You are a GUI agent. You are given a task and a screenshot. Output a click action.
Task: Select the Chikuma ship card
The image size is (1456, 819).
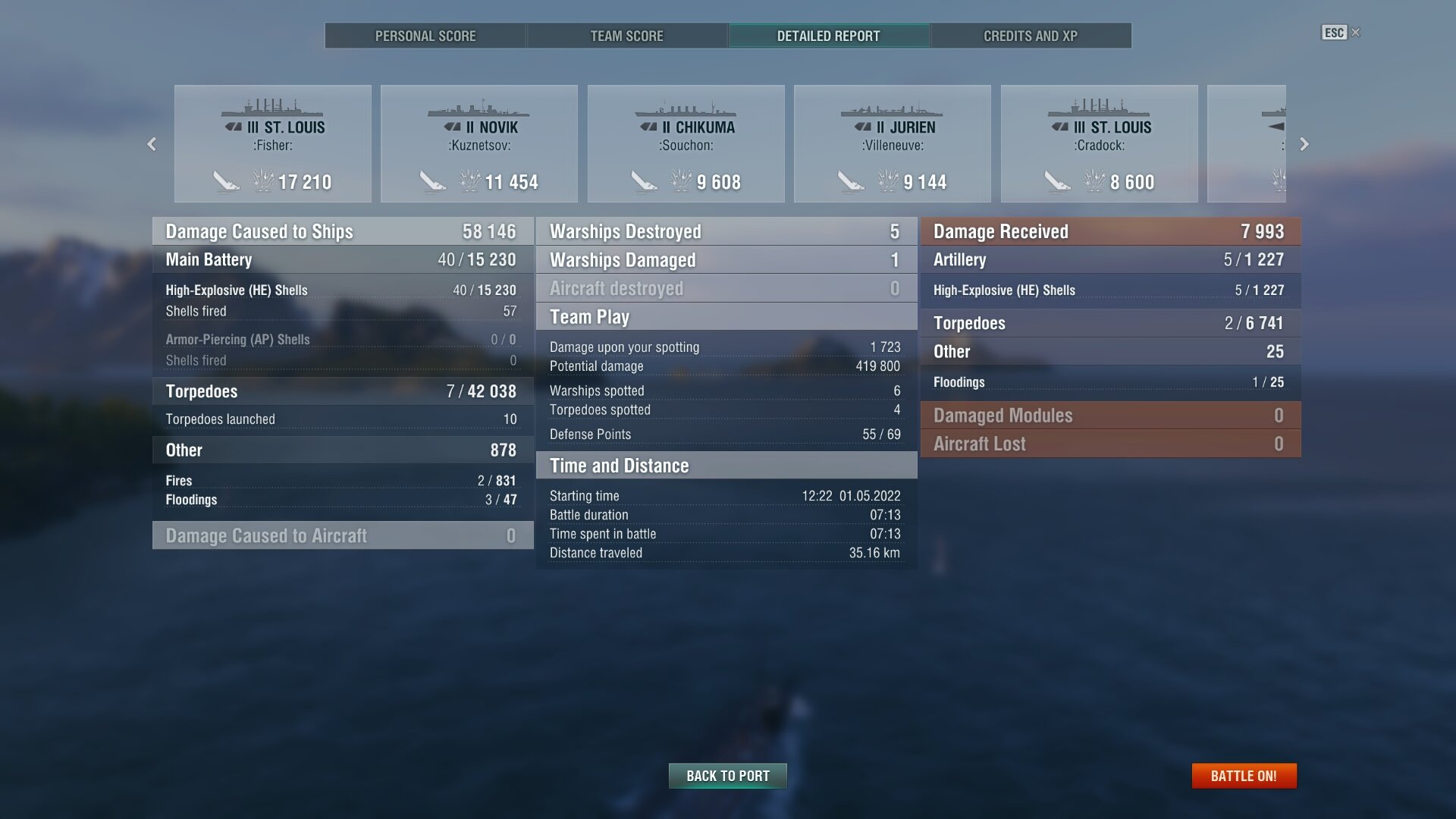tap(686, 144)
